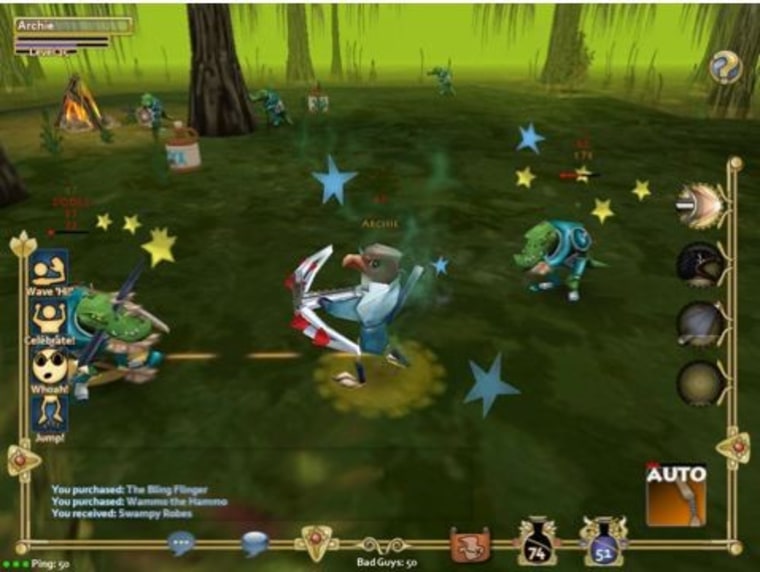Viewport: 760px width, 572px height.
Task: Activate the bright spiky burst skill
Action: pos(699,205)
